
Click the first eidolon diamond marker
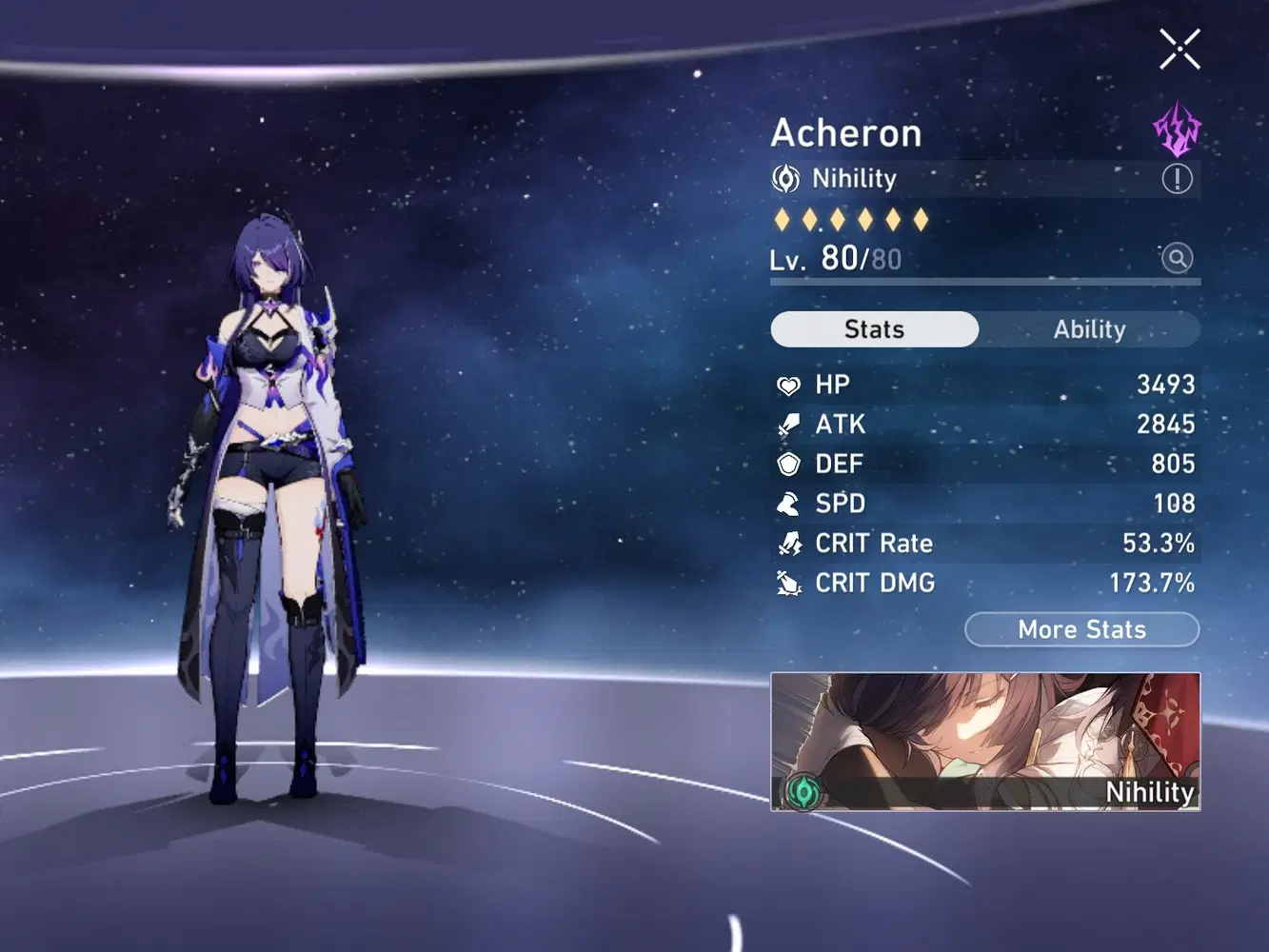[x=781, y=218]
